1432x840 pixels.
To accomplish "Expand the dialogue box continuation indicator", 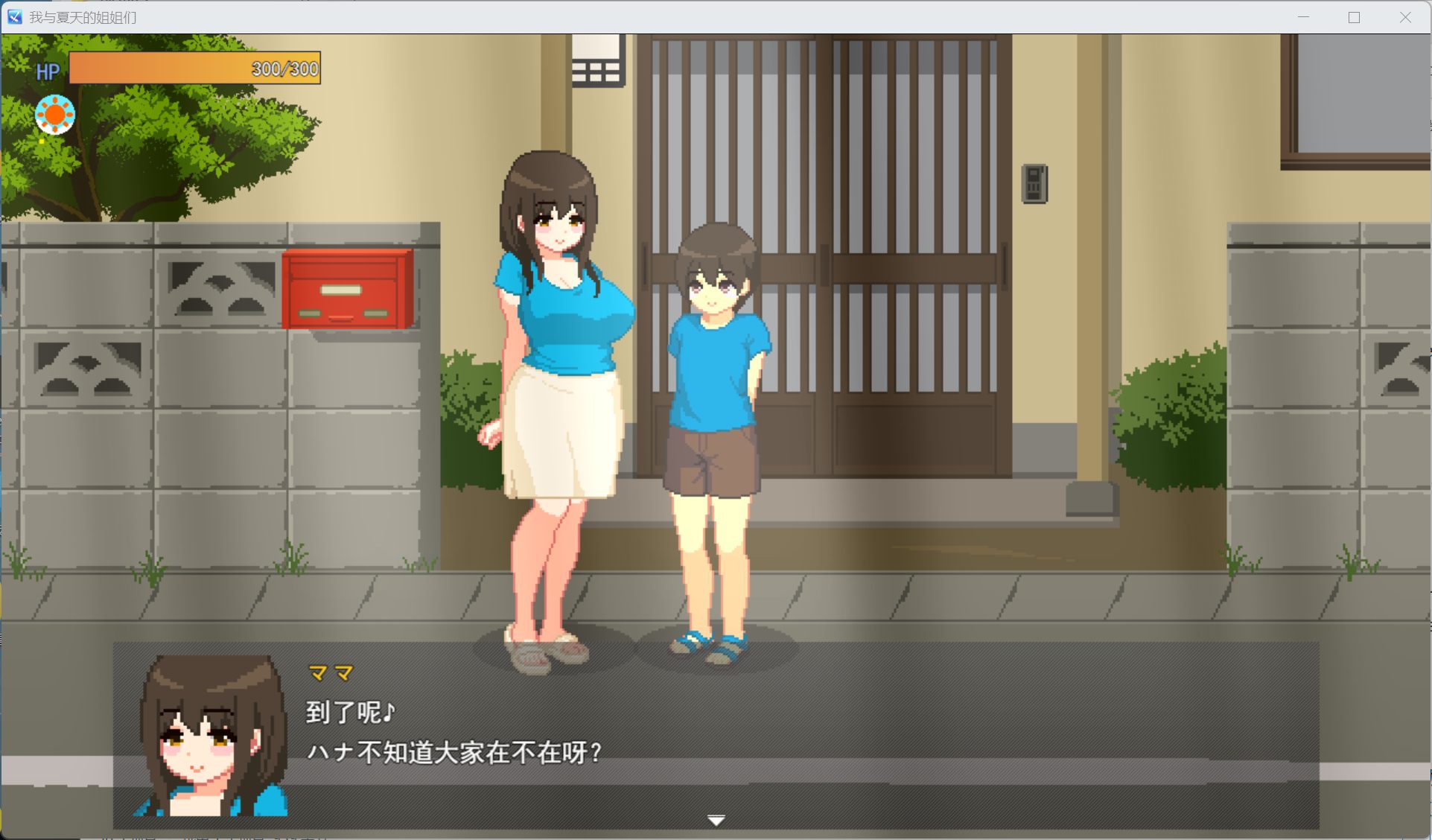I will 716,818.
